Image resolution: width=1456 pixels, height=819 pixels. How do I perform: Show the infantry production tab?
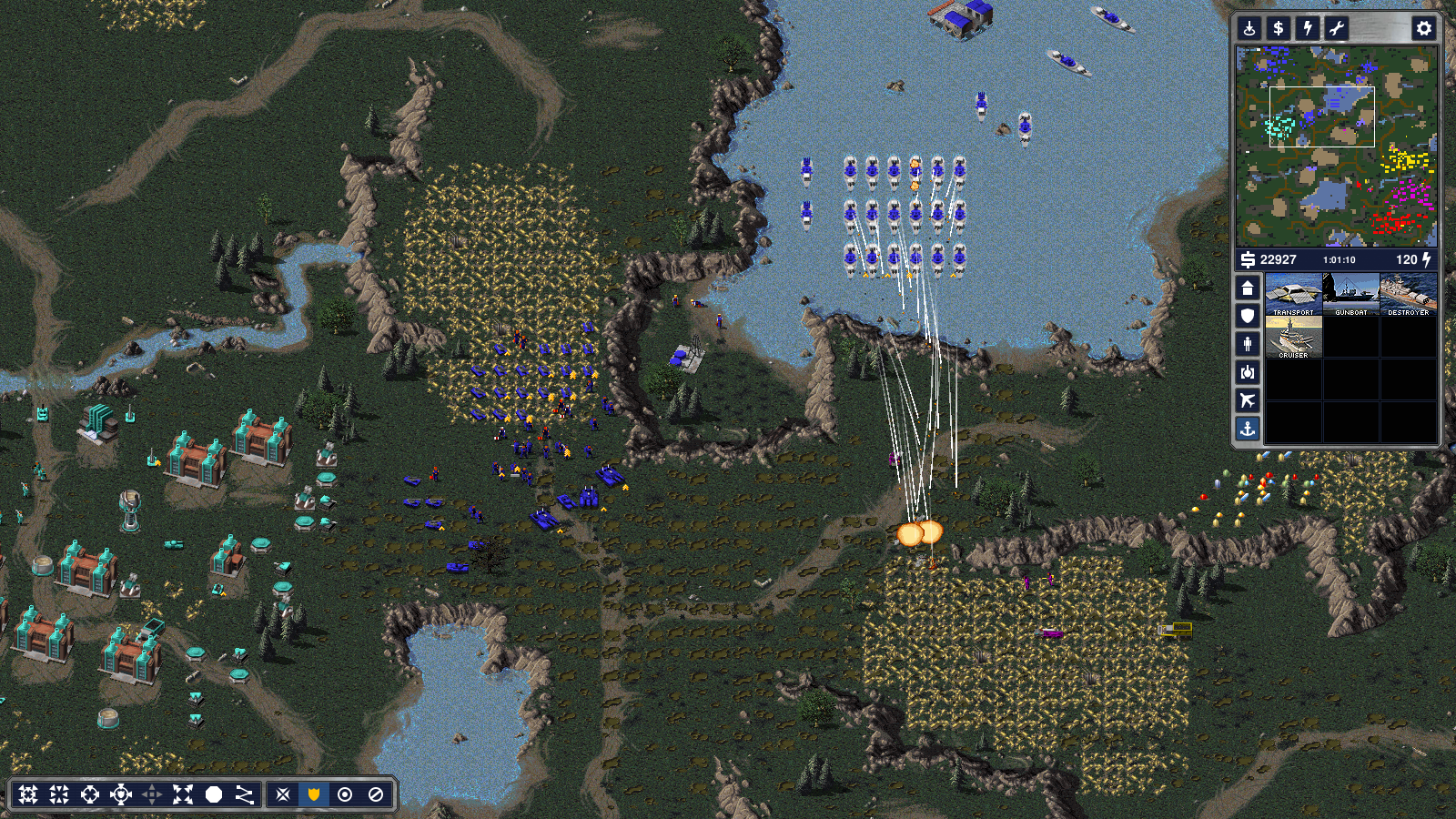pos(1248,344)
